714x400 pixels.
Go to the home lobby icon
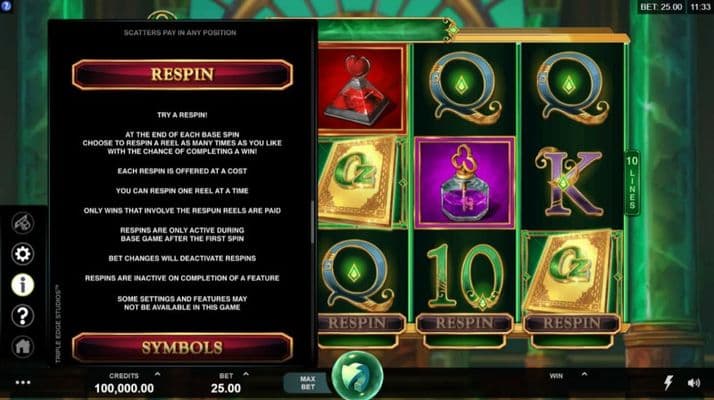pyautogui.click(x=22, y=346)
